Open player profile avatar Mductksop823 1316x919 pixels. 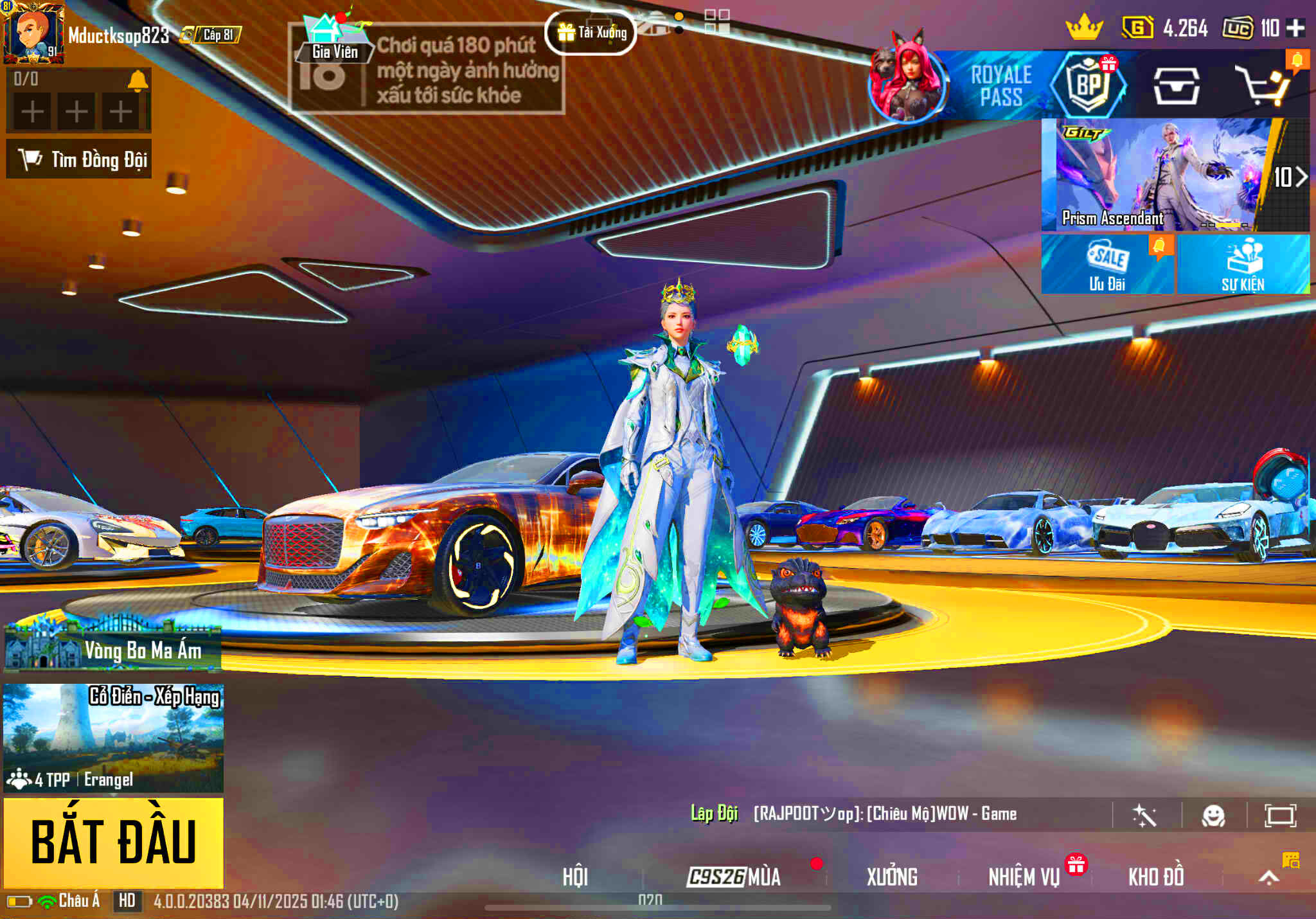33,32
